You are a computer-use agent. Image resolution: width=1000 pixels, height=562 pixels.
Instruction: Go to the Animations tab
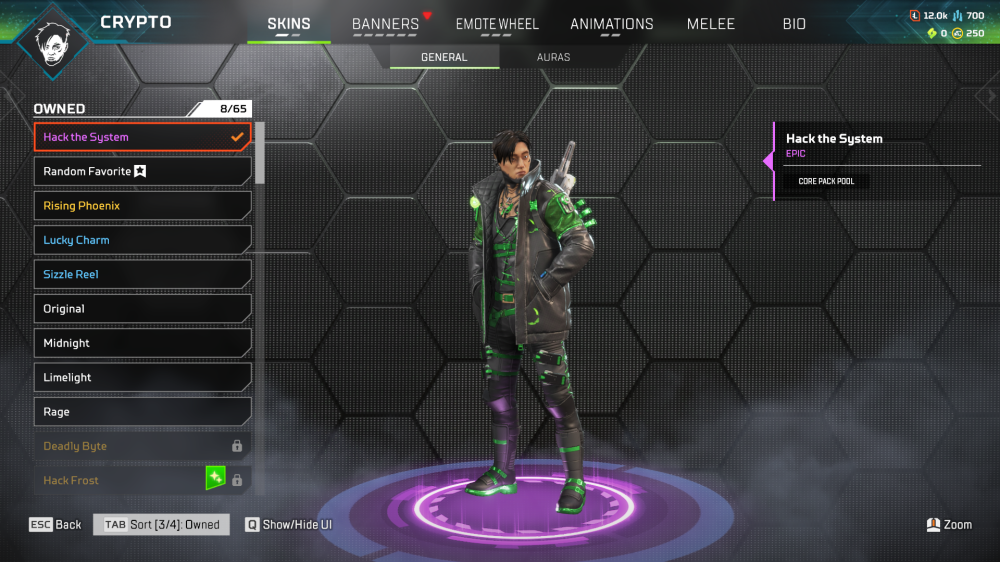point(612,24)
